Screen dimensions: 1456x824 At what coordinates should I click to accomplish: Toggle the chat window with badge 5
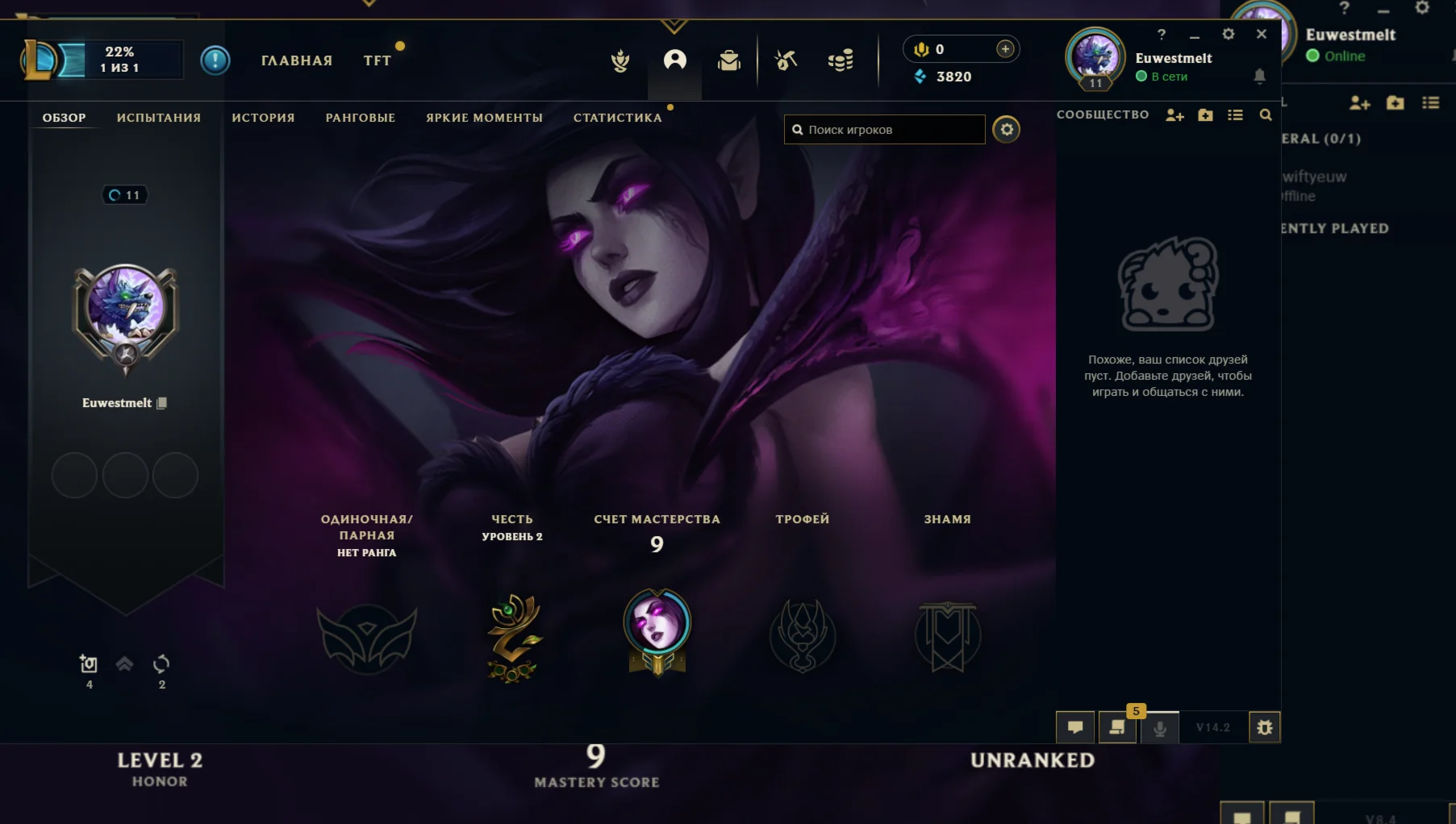[x=1117, y=728]
